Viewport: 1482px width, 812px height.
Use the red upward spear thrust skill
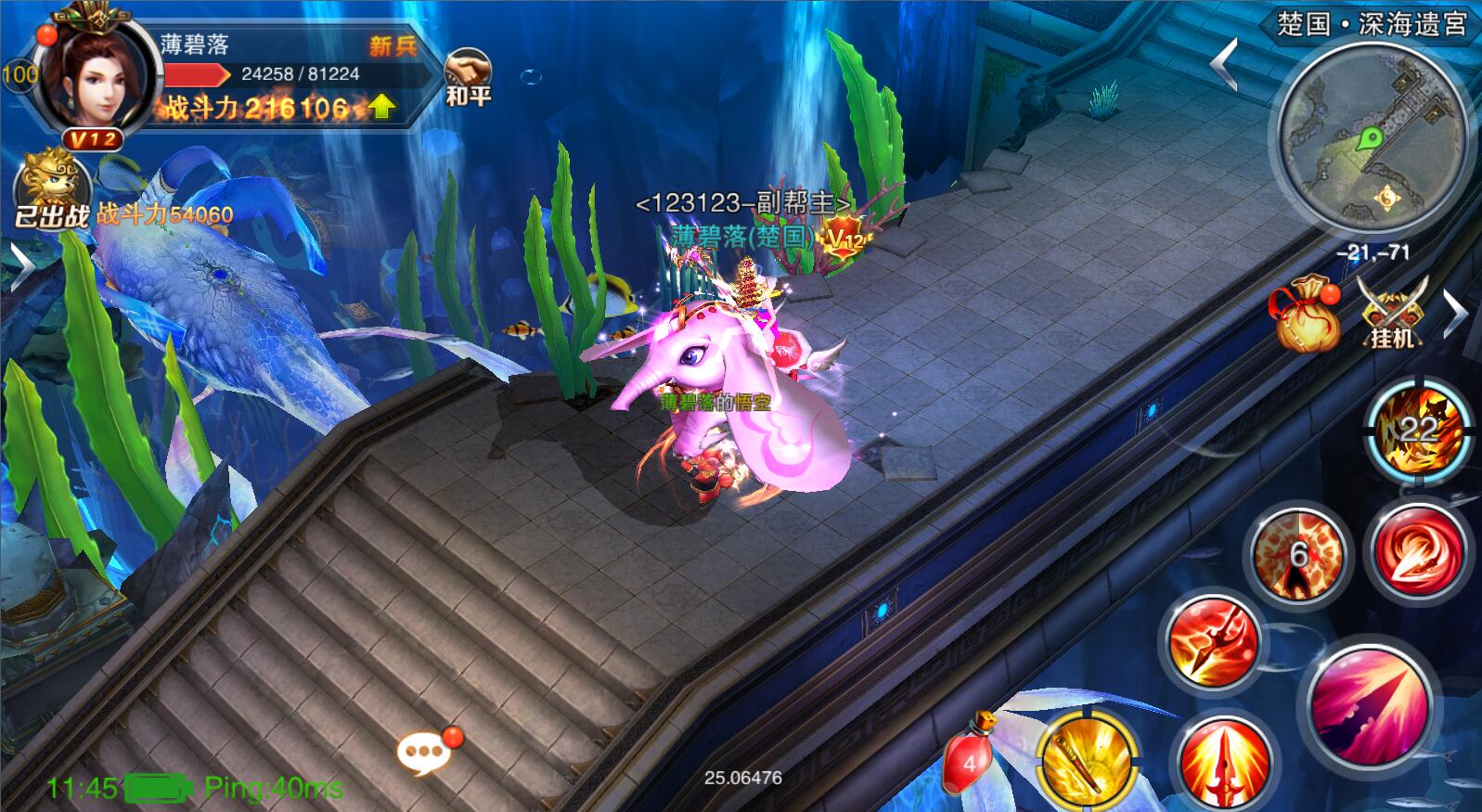(x=1225, y=763)
